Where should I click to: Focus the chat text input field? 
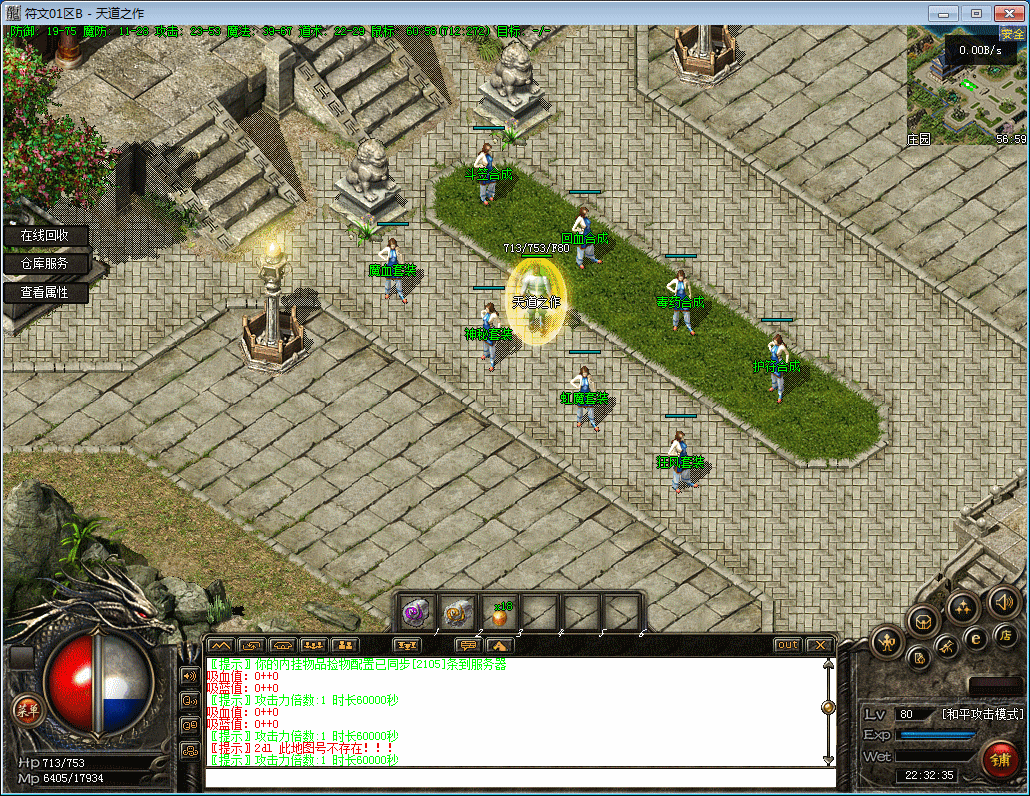coord(520,778)
